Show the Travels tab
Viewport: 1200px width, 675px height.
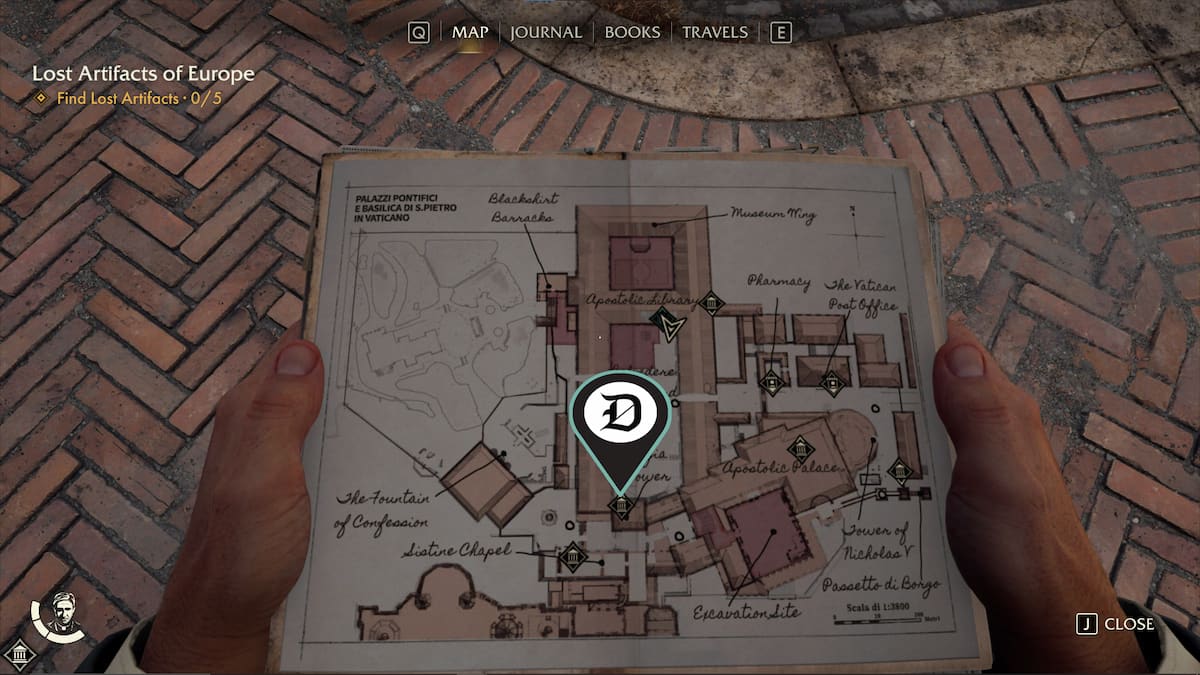tap(714, 32)
